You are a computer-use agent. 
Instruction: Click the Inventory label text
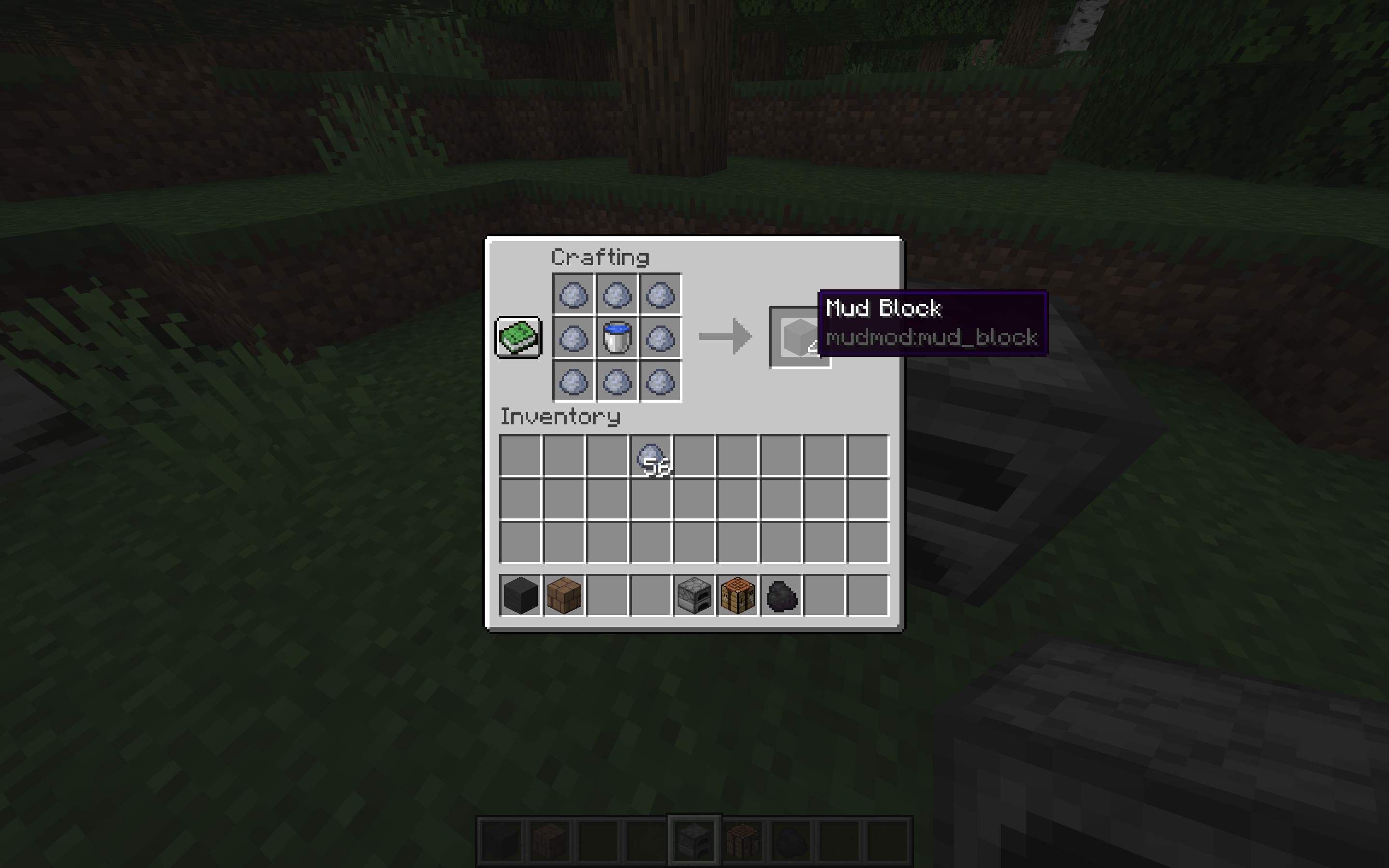point(560,417)
